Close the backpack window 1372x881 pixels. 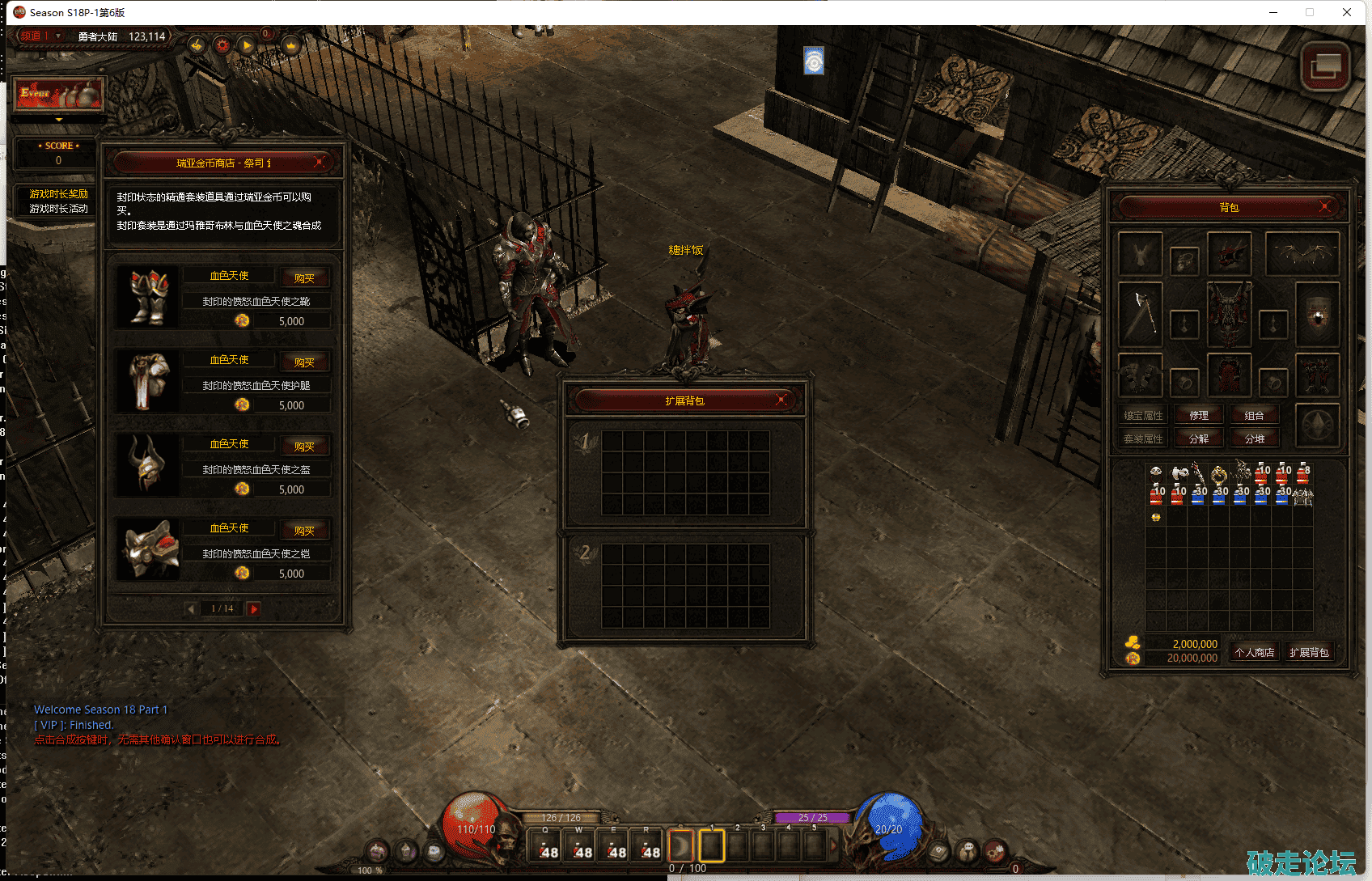coord(1324,206)
